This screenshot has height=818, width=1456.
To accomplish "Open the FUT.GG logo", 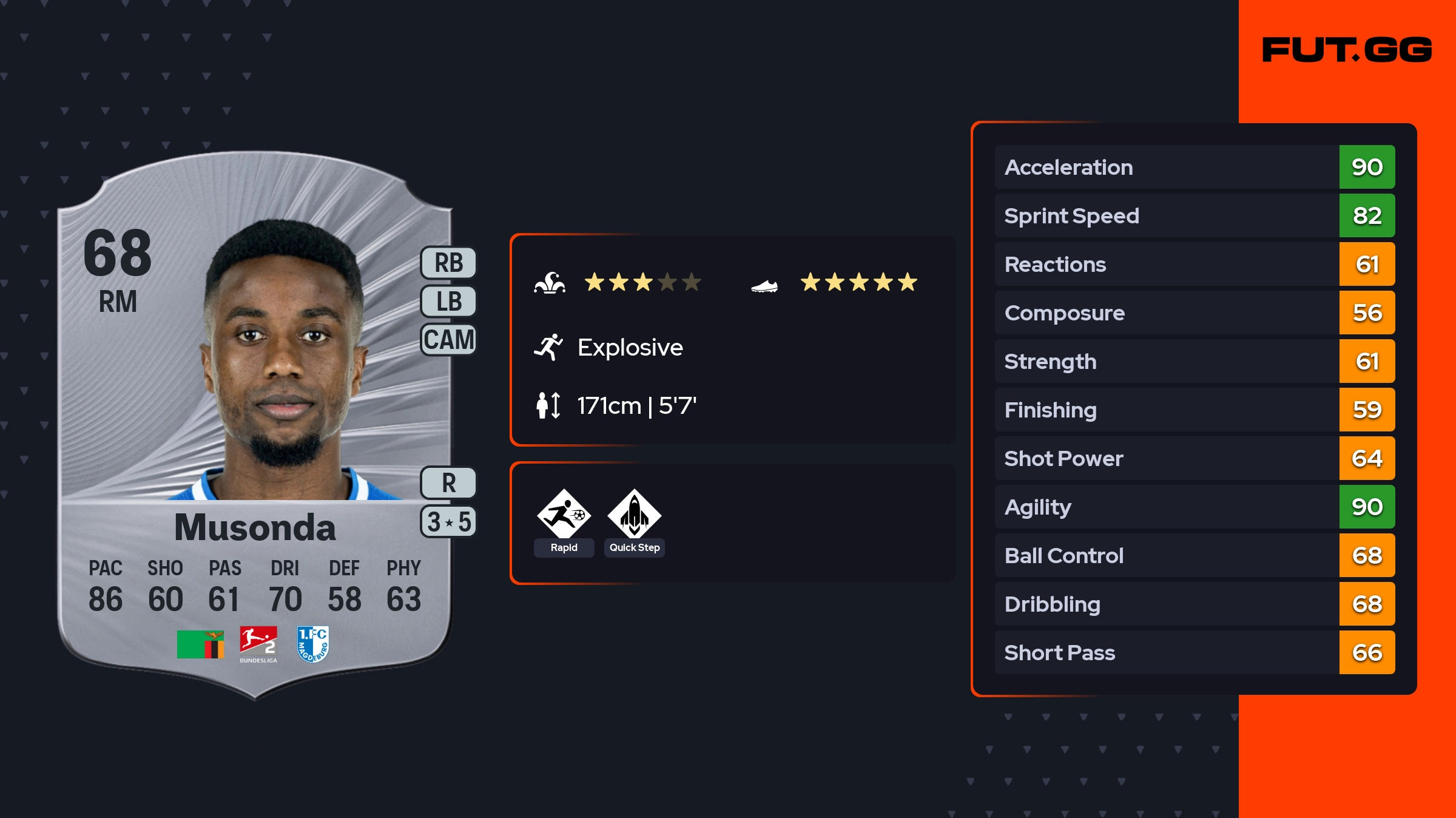I will point(1347,50).
